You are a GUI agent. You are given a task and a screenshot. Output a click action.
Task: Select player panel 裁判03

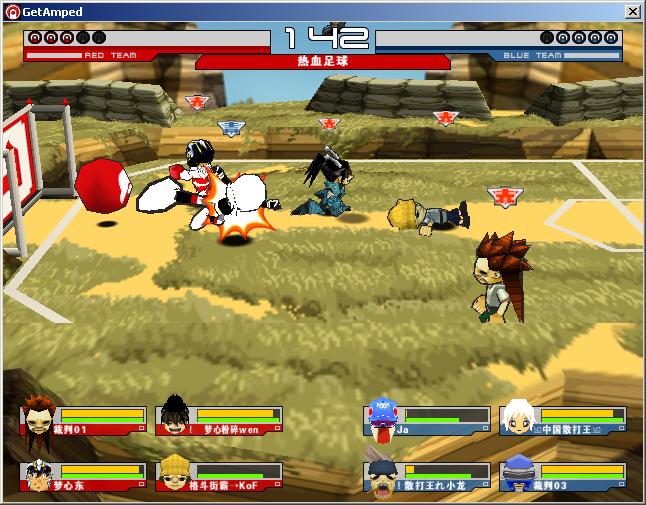pos(563,476)
